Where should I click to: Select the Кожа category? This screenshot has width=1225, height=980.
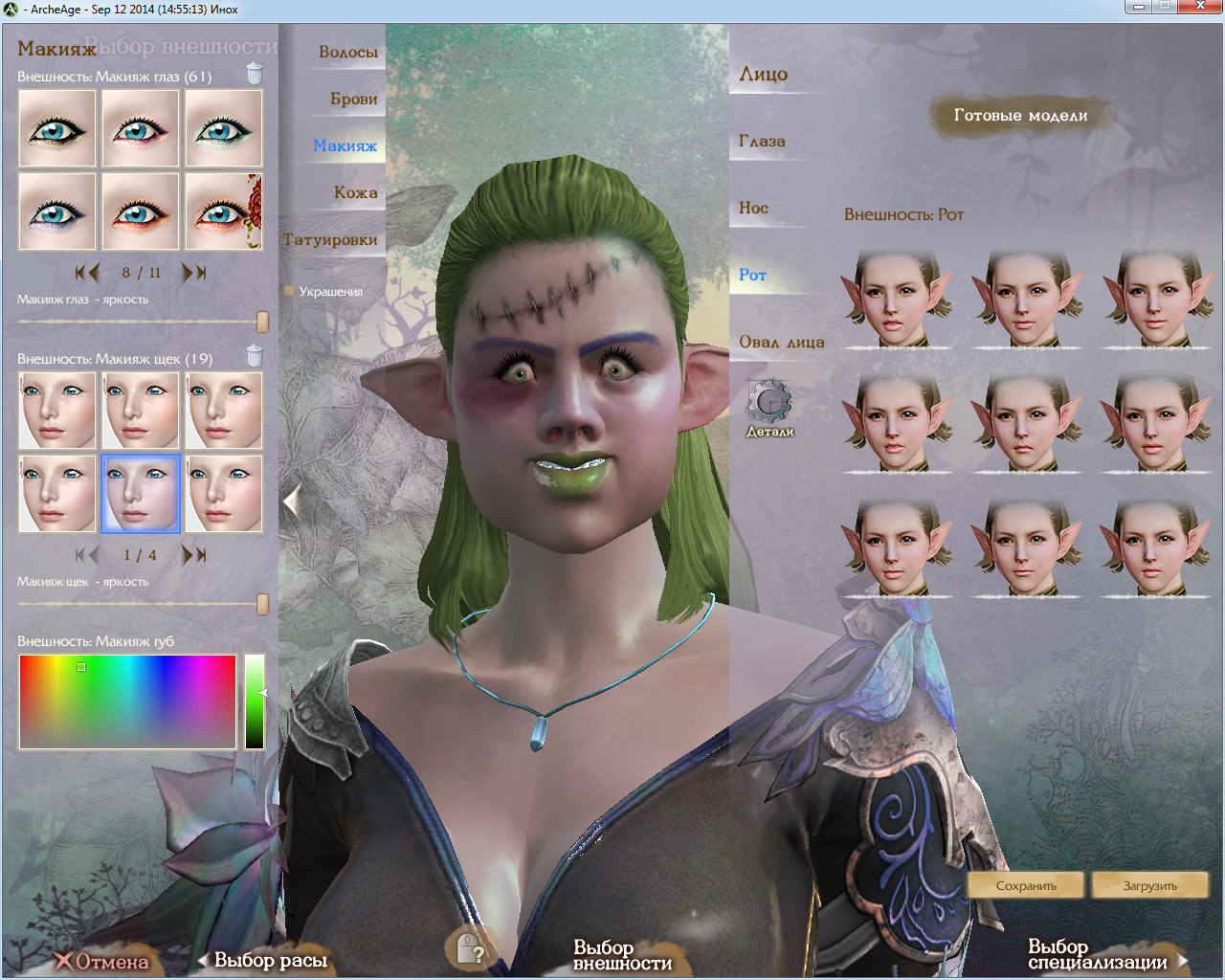pos(355,192)
